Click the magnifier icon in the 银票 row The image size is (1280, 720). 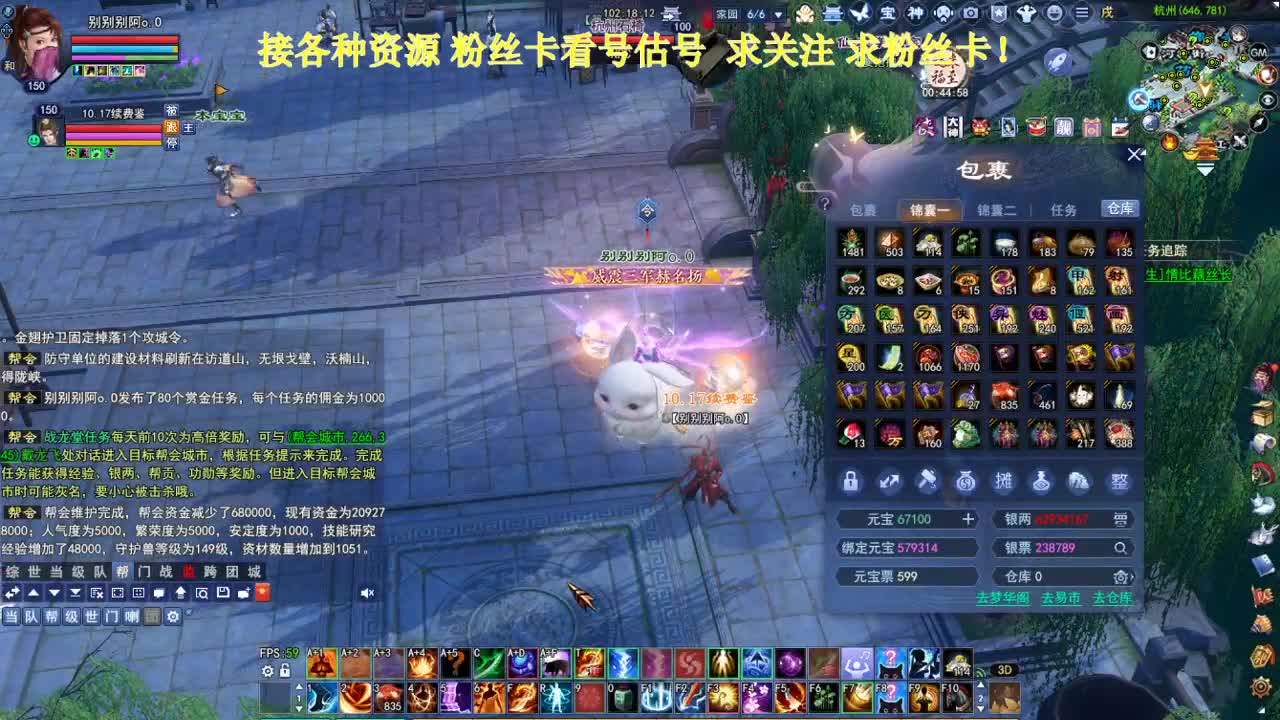point(1122,547)
